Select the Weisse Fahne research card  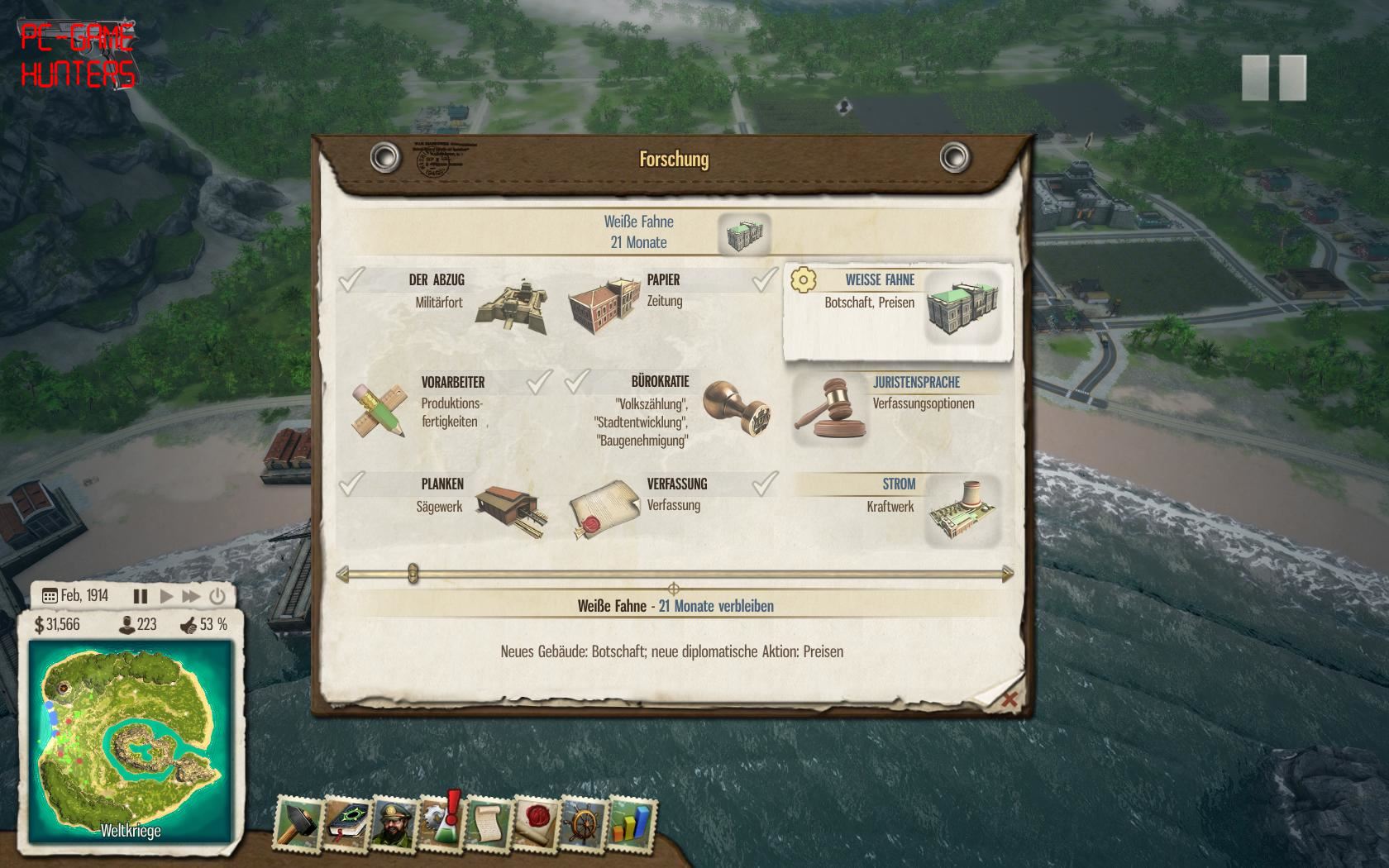tap(897, 311)
